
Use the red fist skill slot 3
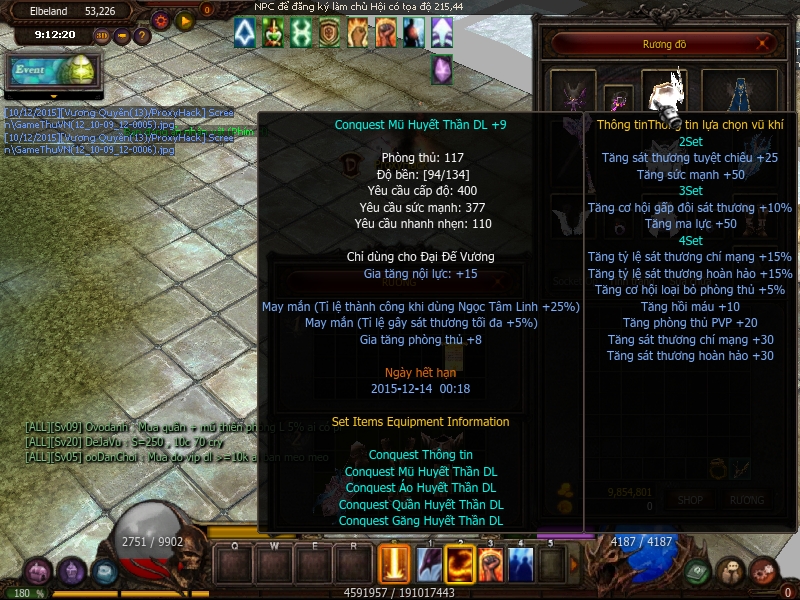coord(490,564)
